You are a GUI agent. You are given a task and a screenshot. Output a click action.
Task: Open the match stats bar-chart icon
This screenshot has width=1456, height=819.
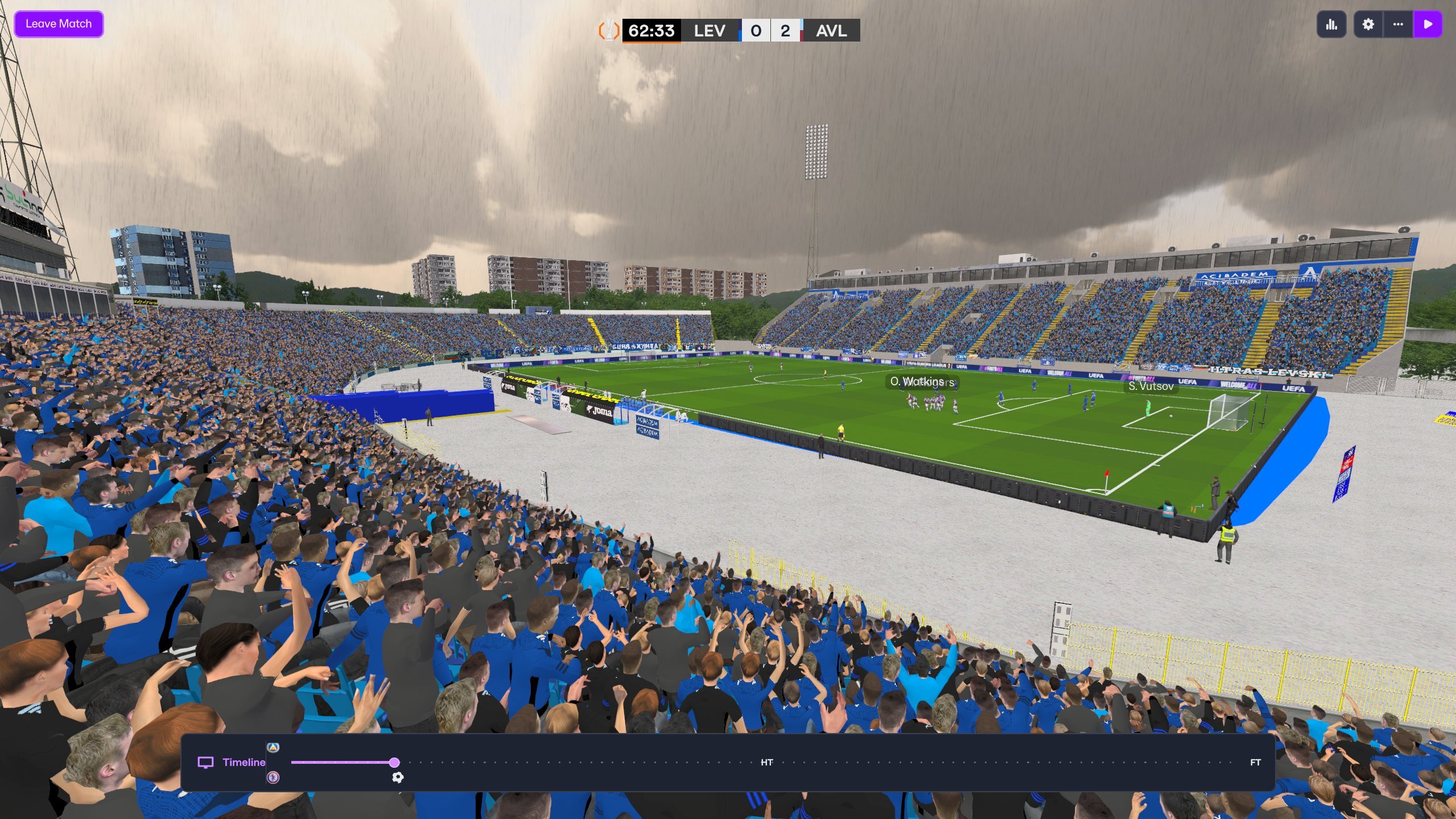pyautogui.click(x=1331, y=24)
